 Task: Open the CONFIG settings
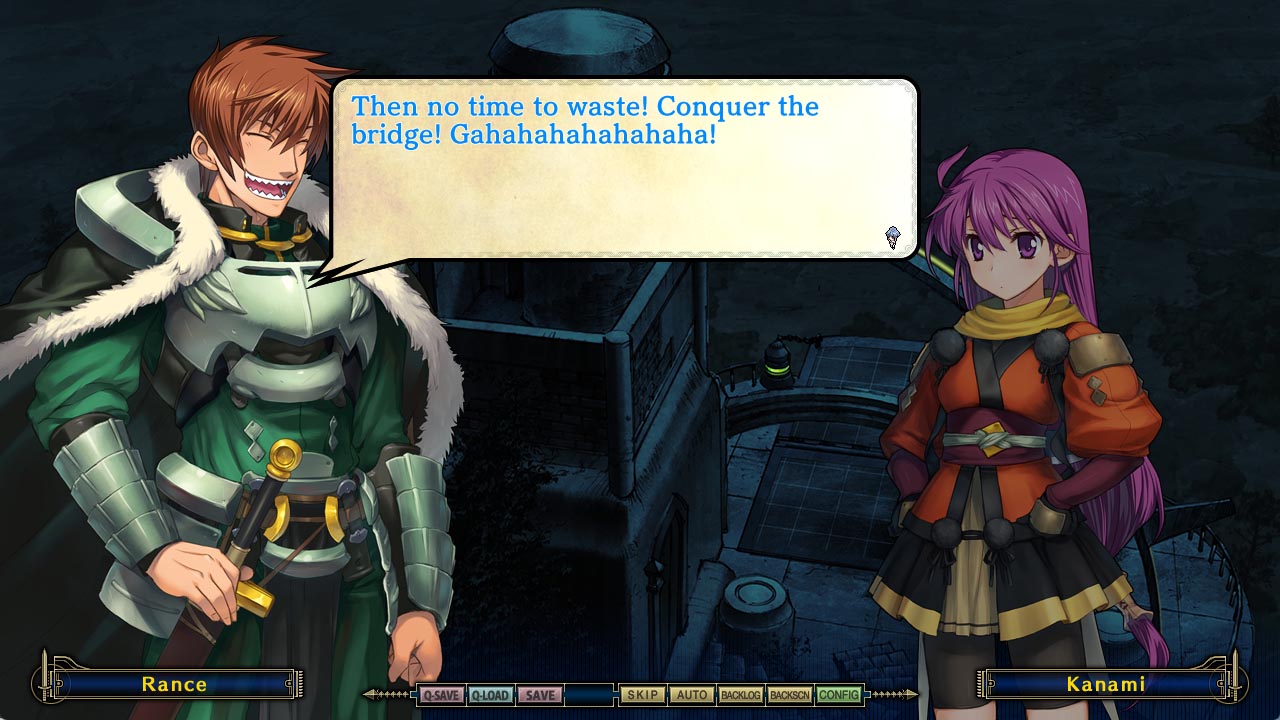click(x=838, y=695)
